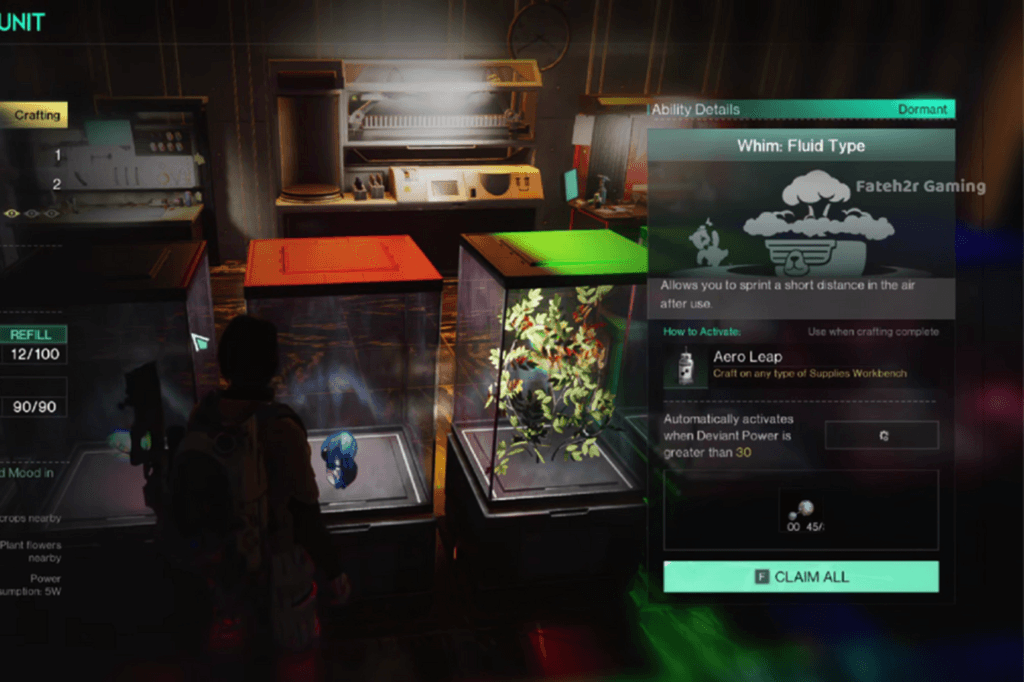The width and height of the screenshot is (1024, 682).
Task: Claim all rewards with CLAIM ALL
Action: 800,577
